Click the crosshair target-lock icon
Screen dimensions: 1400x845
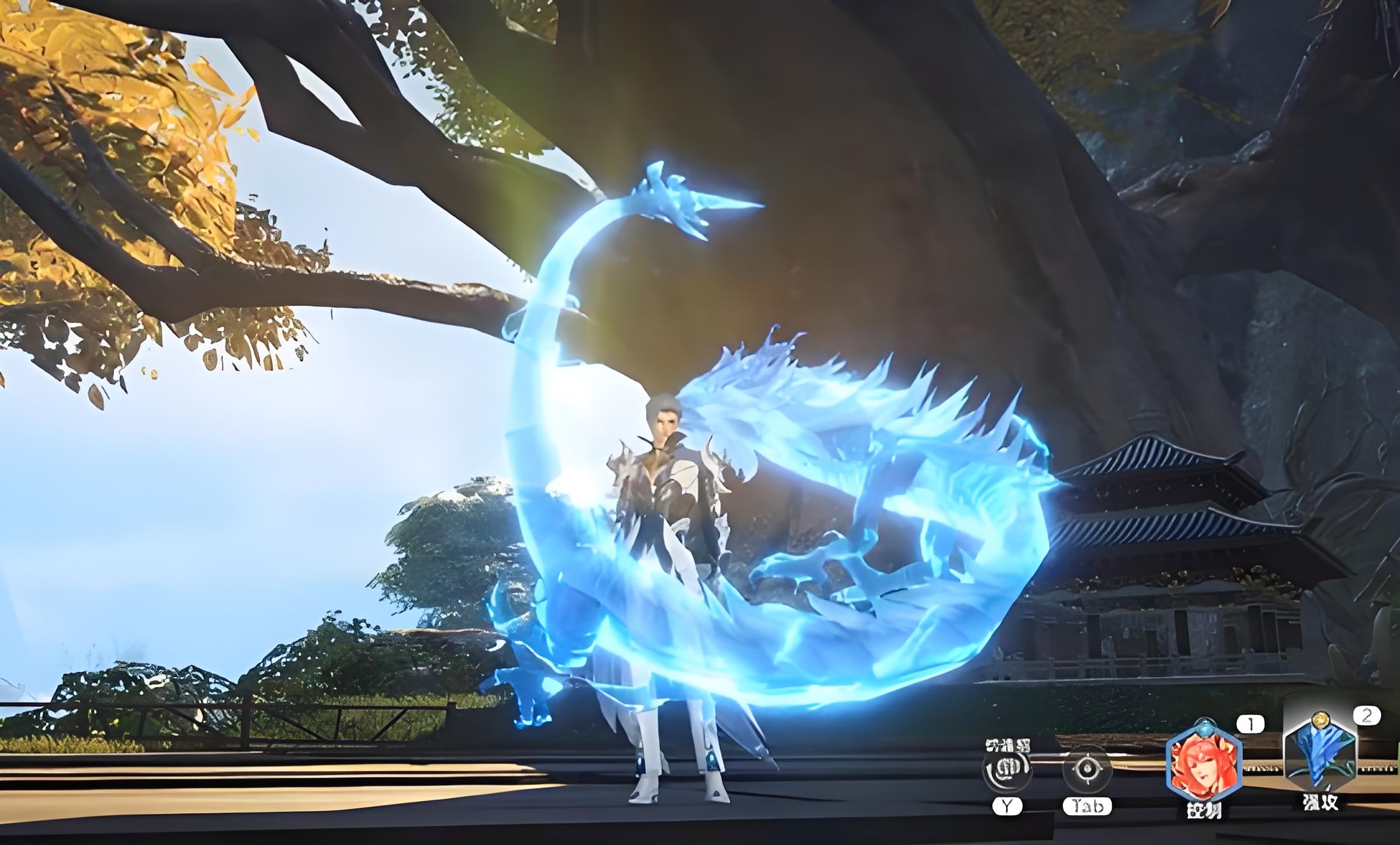[x=1087, y=769]
